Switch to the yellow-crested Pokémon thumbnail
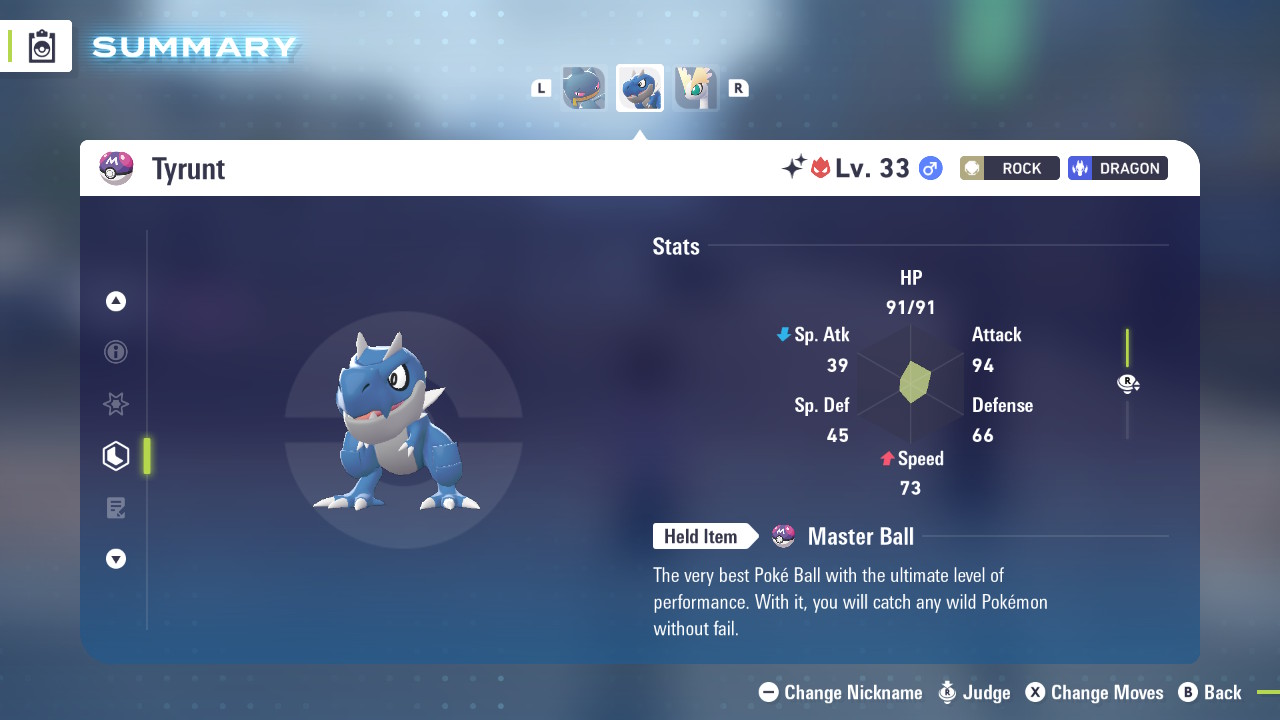Image resolution: width=1280 pixels, height=720 pixels. 696,88
